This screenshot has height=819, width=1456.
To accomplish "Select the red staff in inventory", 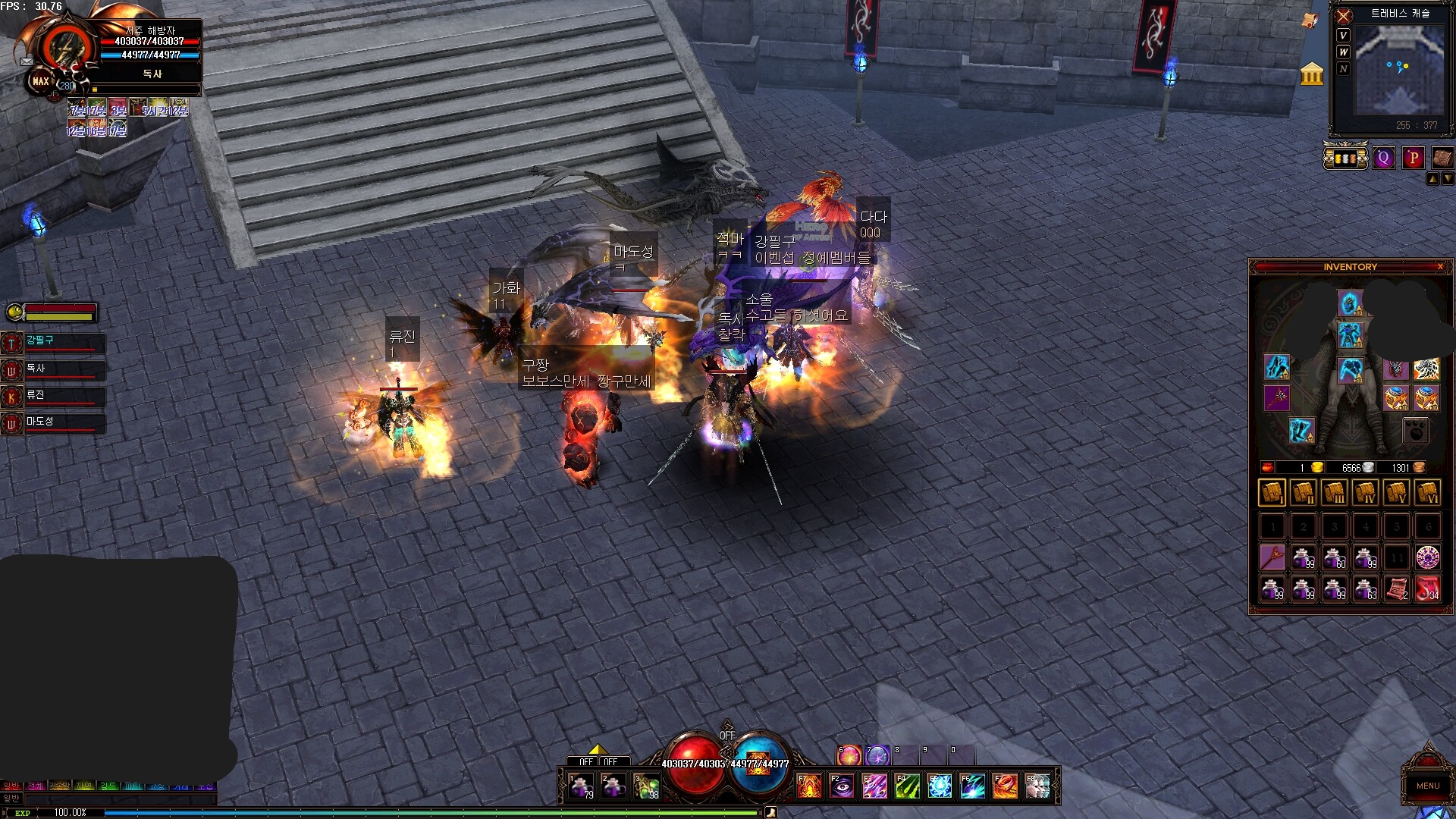I will (1272, 558).
